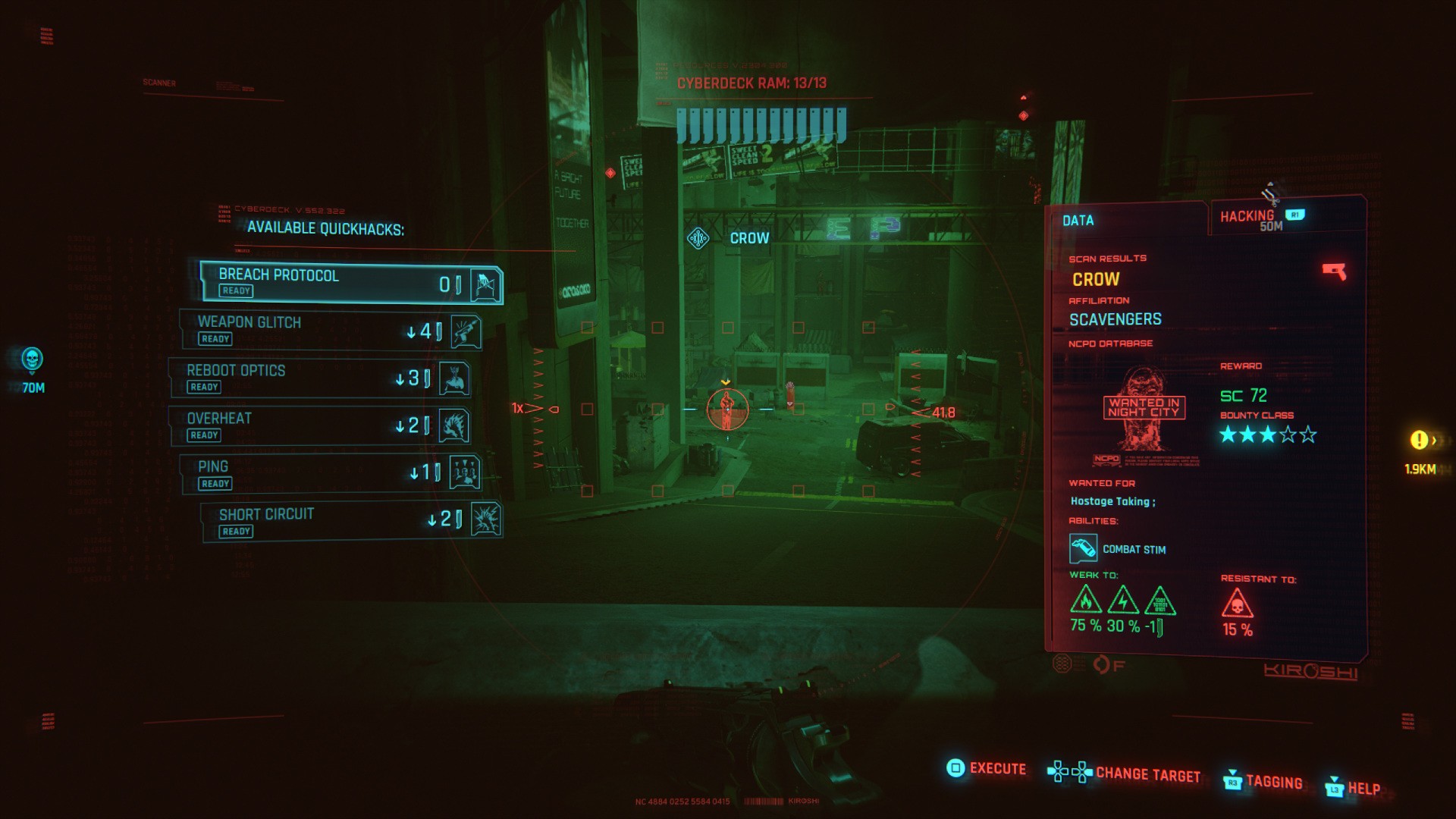Click the Combat Stim ability icon

[x=1083, y=548]
